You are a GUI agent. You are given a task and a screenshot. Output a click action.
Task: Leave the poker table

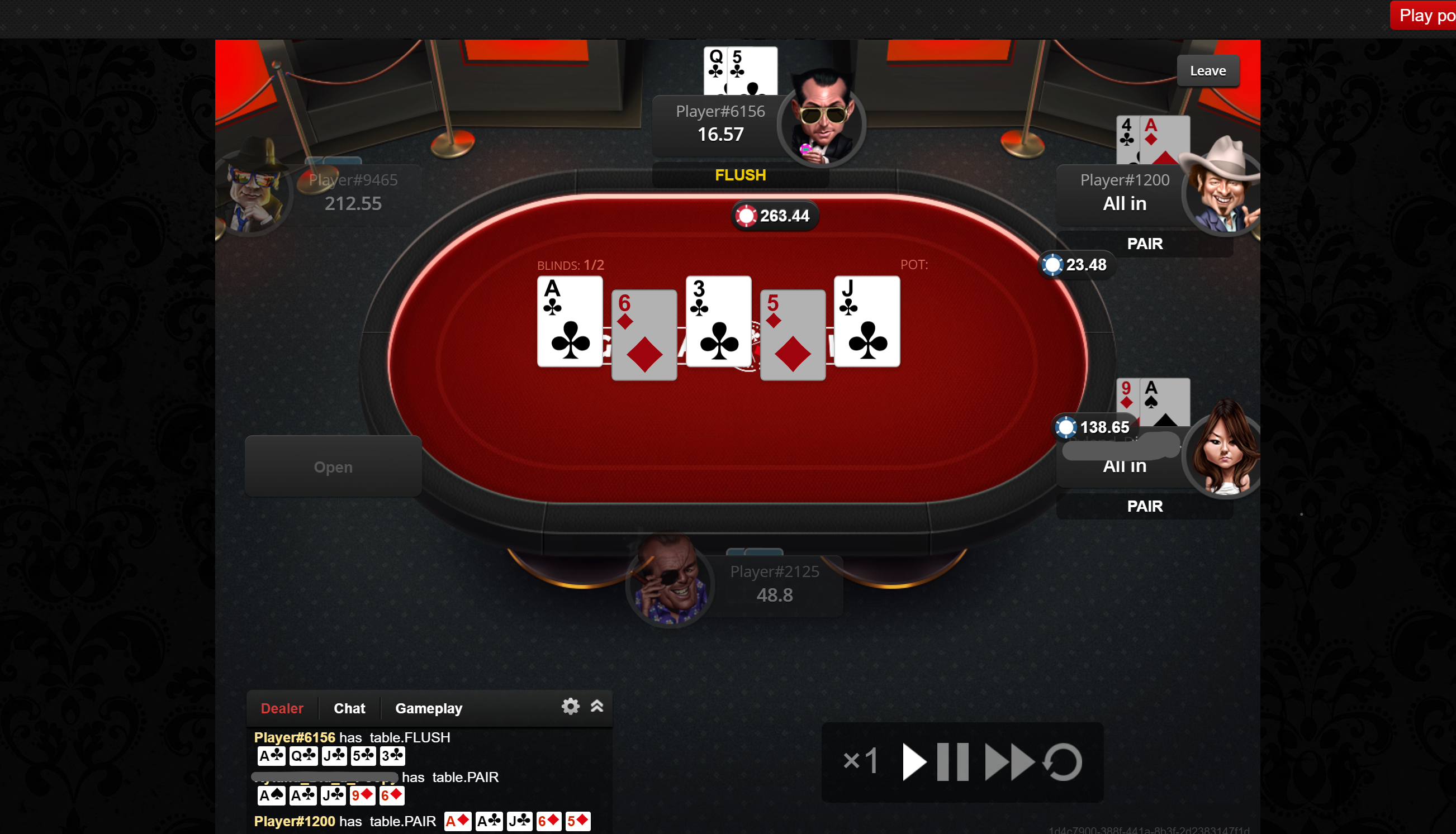pyautogui.click(x=1207, y=71)
